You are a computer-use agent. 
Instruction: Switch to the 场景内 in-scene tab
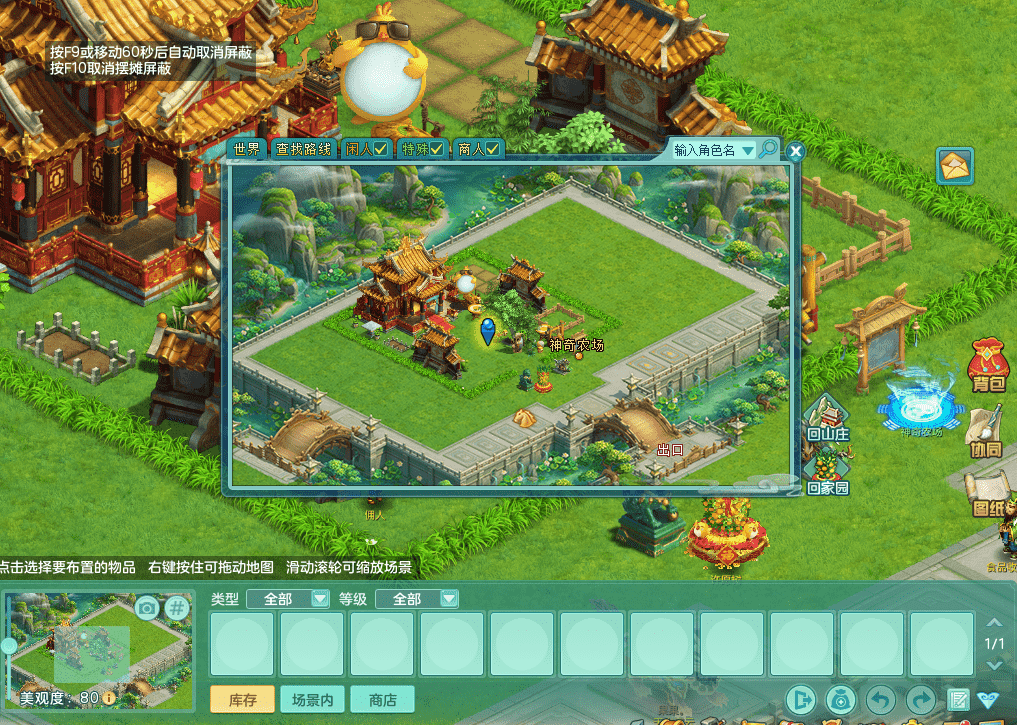tap(313, 700)
